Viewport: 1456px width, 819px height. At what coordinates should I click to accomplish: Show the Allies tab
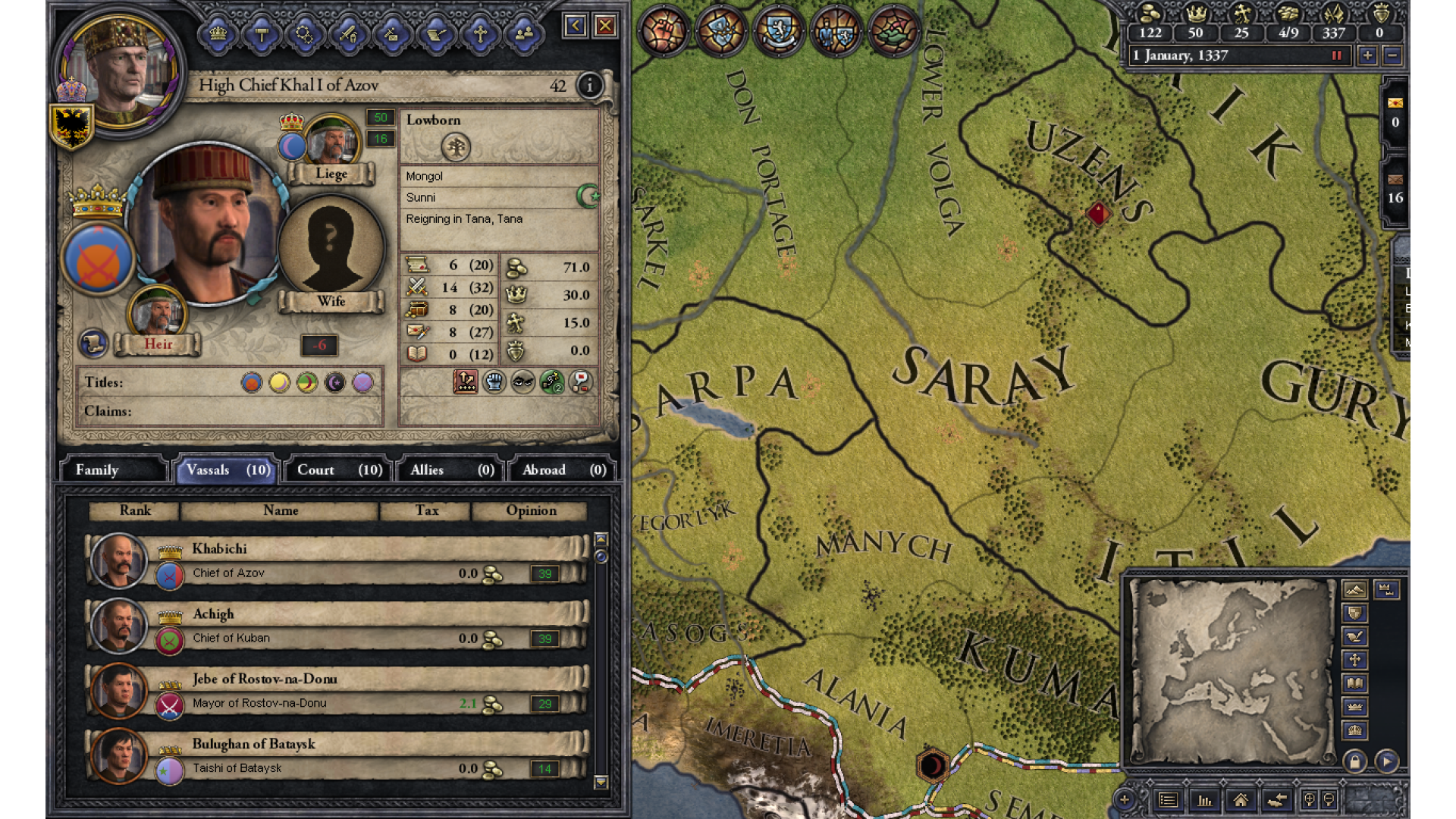coord(451,470)
